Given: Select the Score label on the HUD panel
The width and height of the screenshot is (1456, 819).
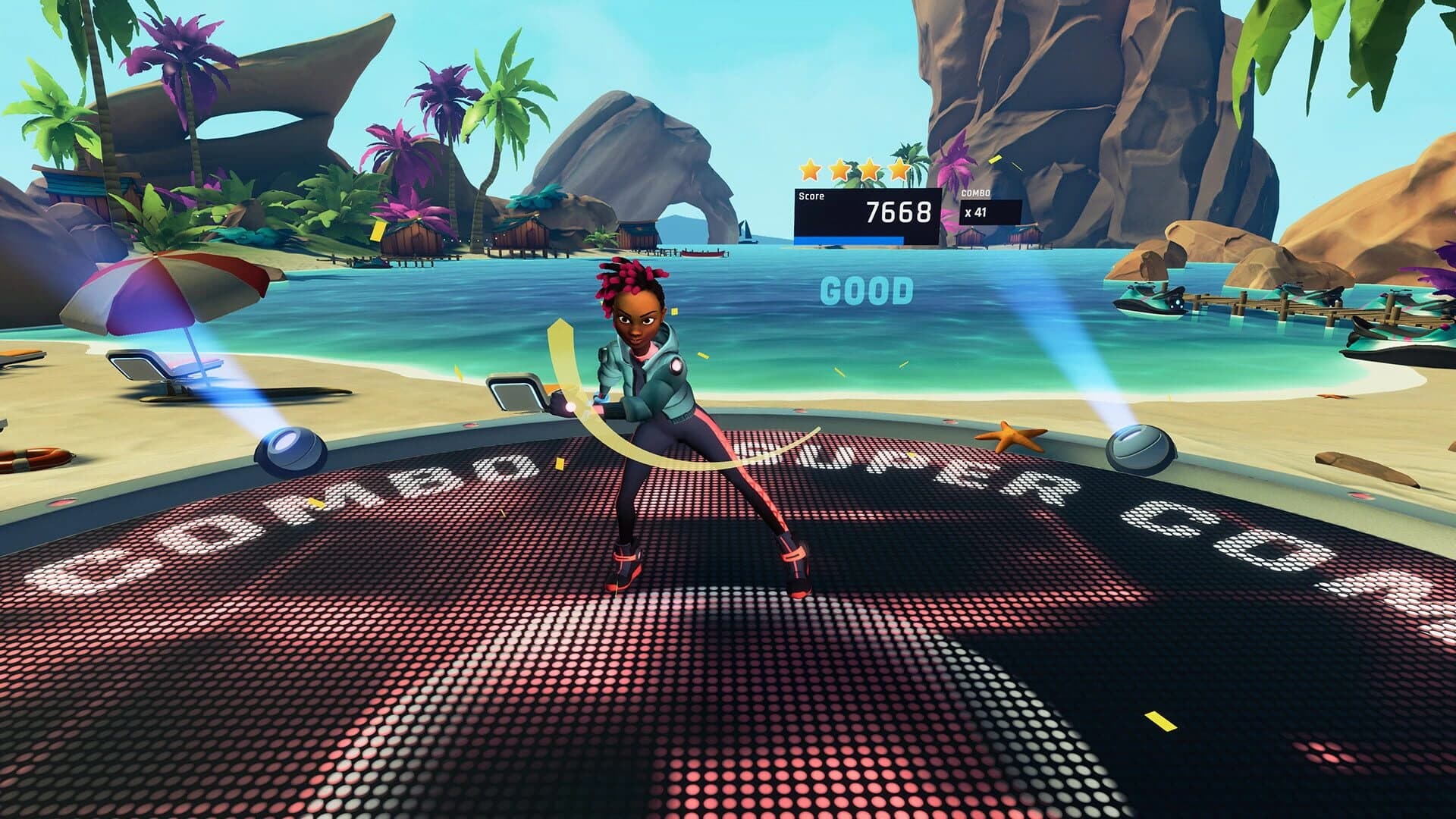Looking at the screenshot, I should pyautogui.click(x=813, y=196).
